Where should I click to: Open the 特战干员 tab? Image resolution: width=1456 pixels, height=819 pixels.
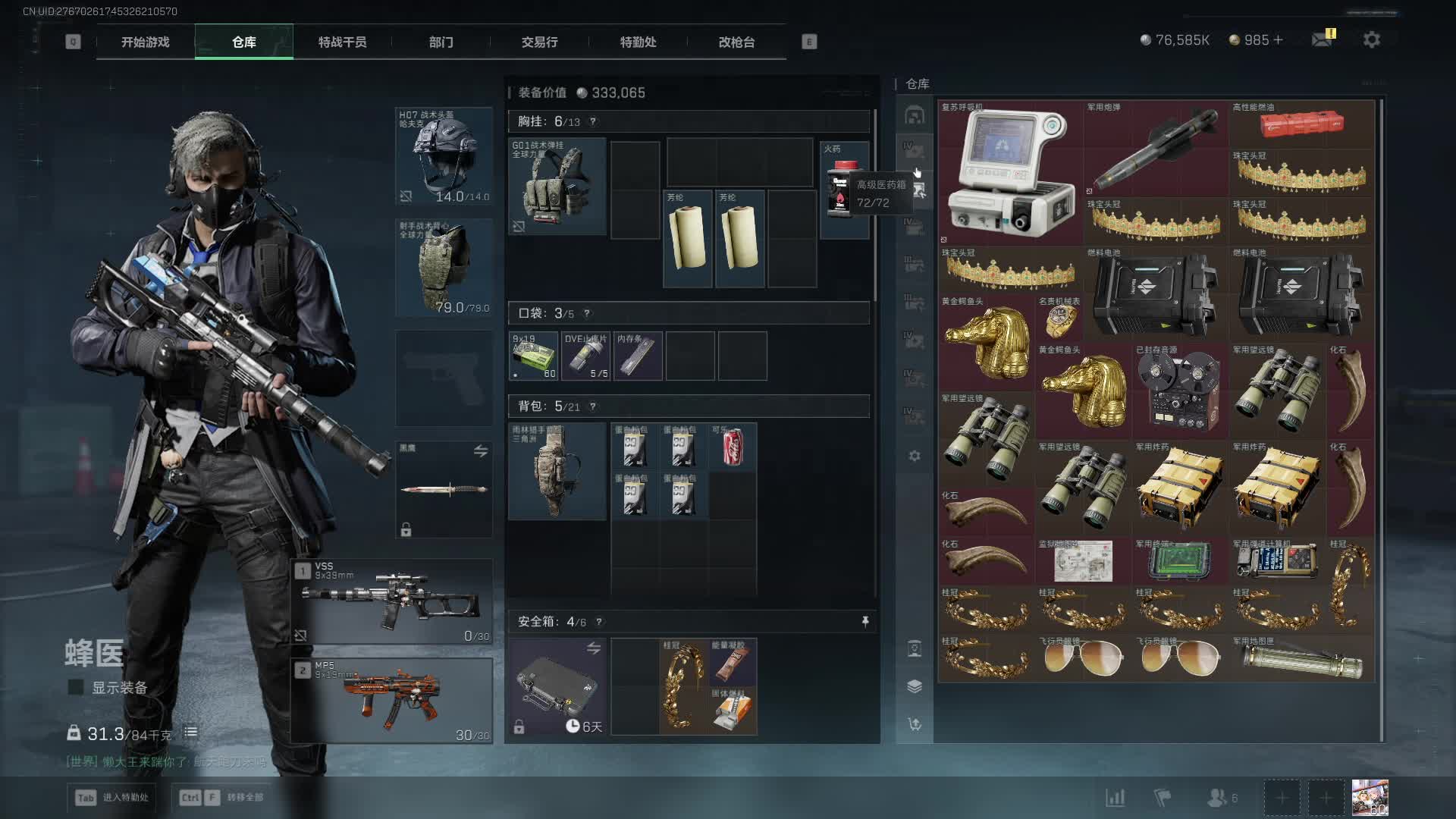[x=342, y=42]
